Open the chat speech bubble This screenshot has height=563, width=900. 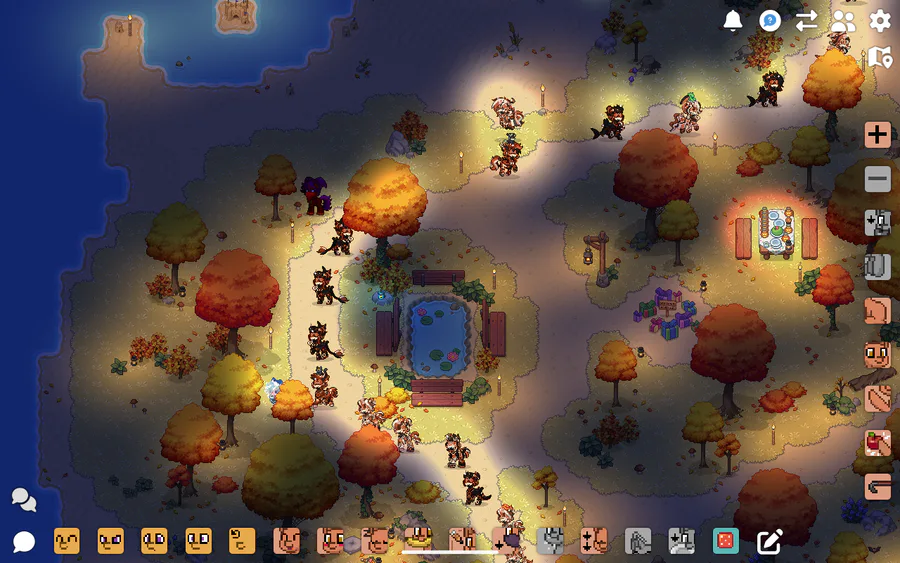pos(24,542)
